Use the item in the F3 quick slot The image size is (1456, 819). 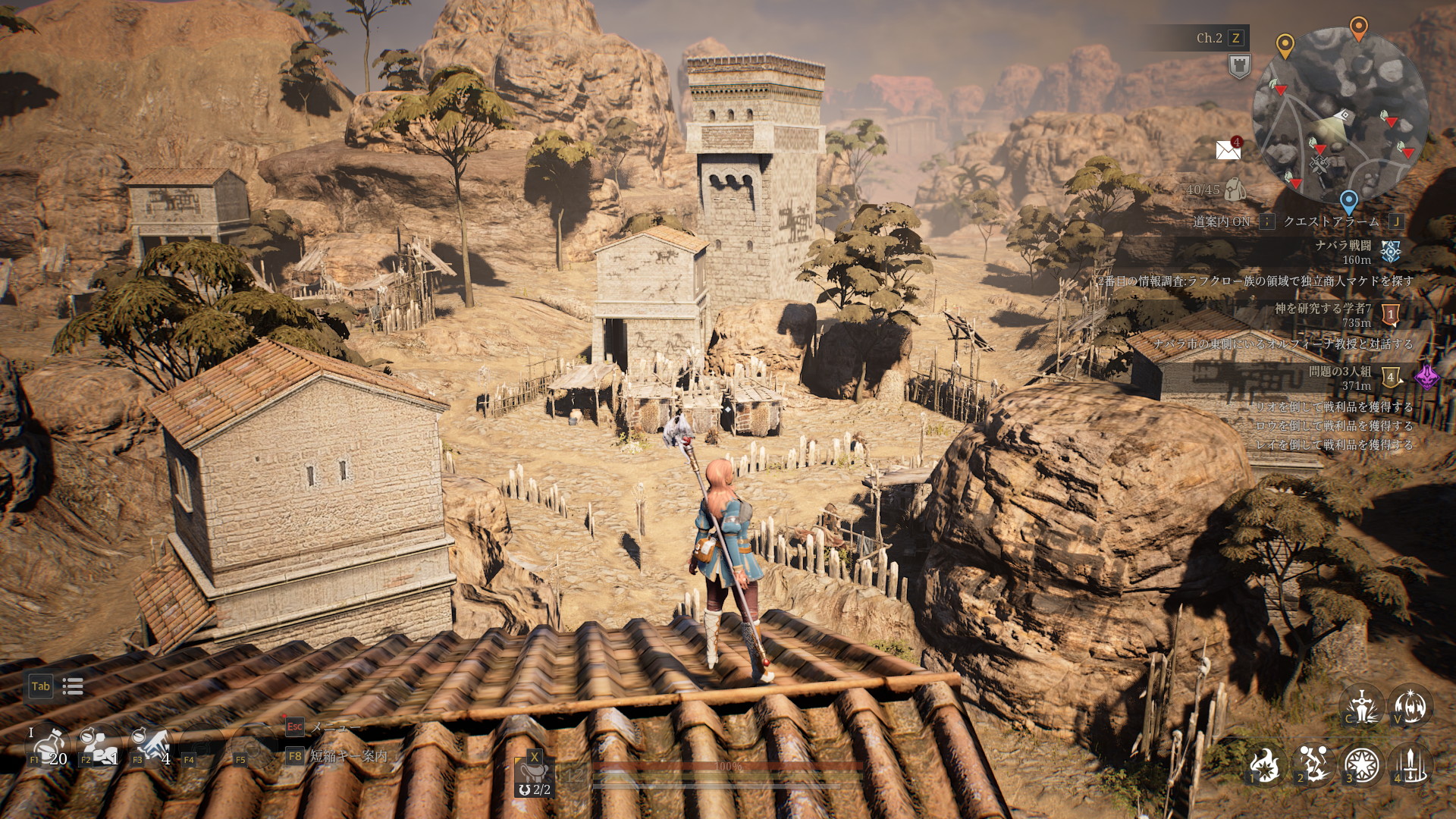[x=152, y=745]
